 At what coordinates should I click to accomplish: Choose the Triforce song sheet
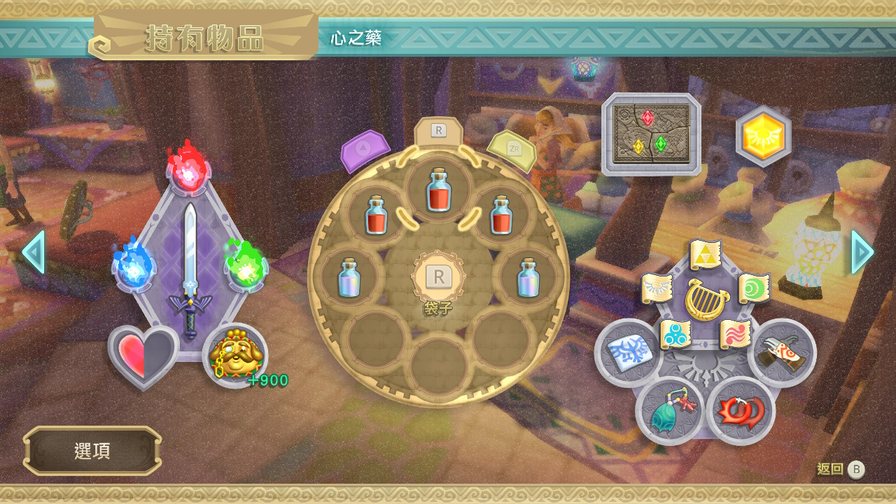(x=705, y=255)
